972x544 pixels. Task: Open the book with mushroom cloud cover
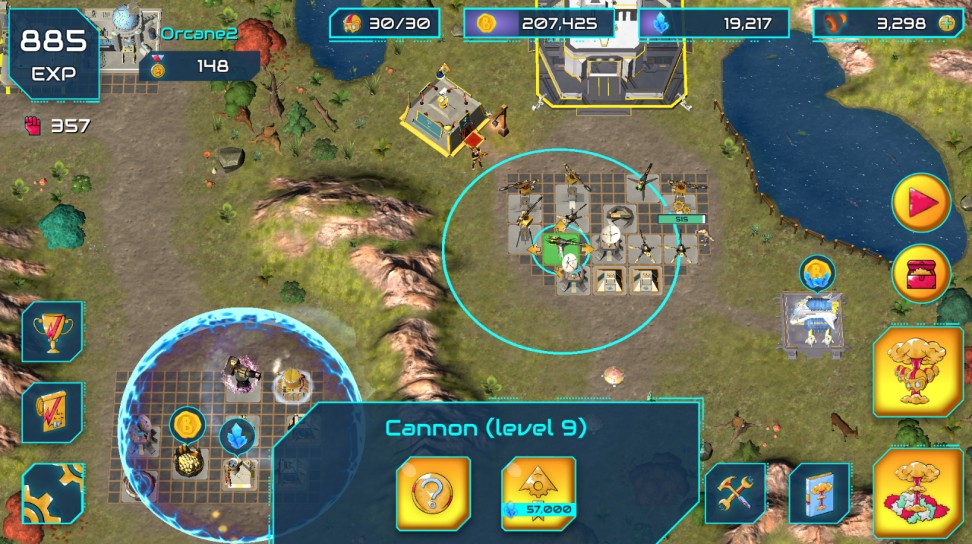[819, 493]
